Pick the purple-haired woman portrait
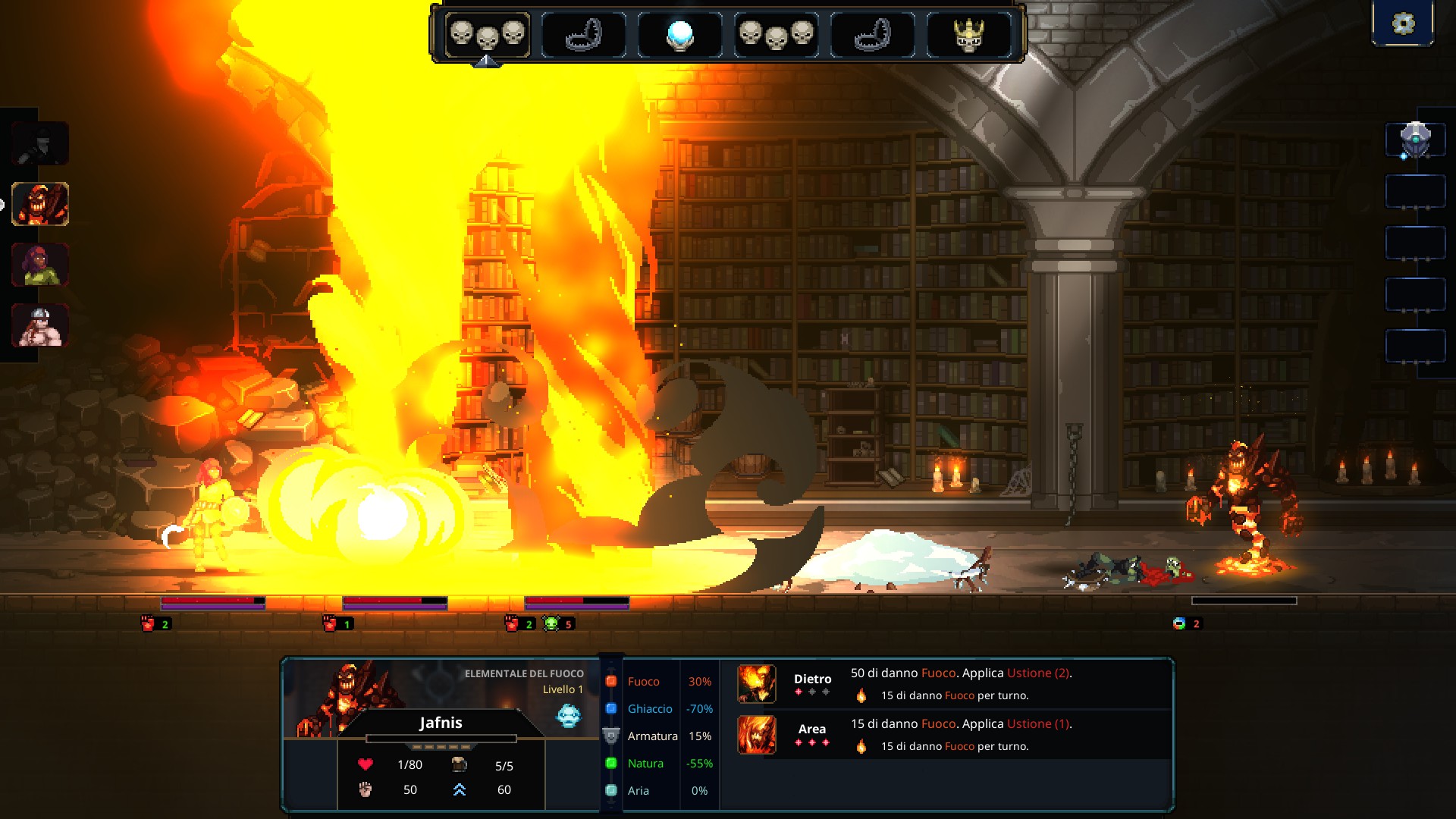Image resolution: width=1456 pixels, height=819 pixels. tap(40, 265)
